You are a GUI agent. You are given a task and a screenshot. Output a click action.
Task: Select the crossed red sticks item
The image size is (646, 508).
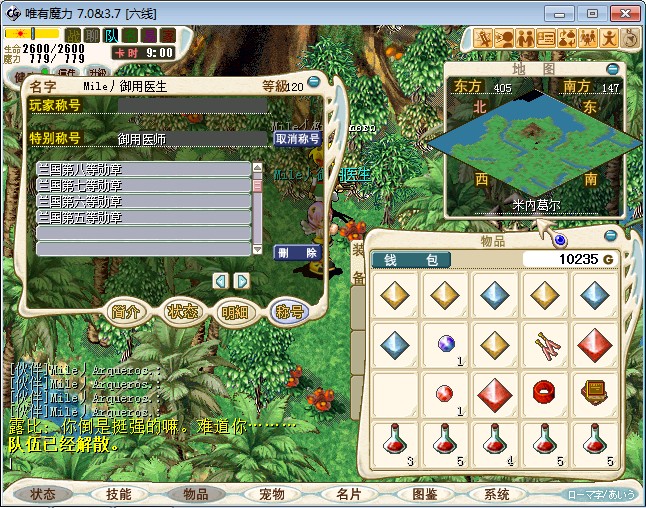point(543,343)
